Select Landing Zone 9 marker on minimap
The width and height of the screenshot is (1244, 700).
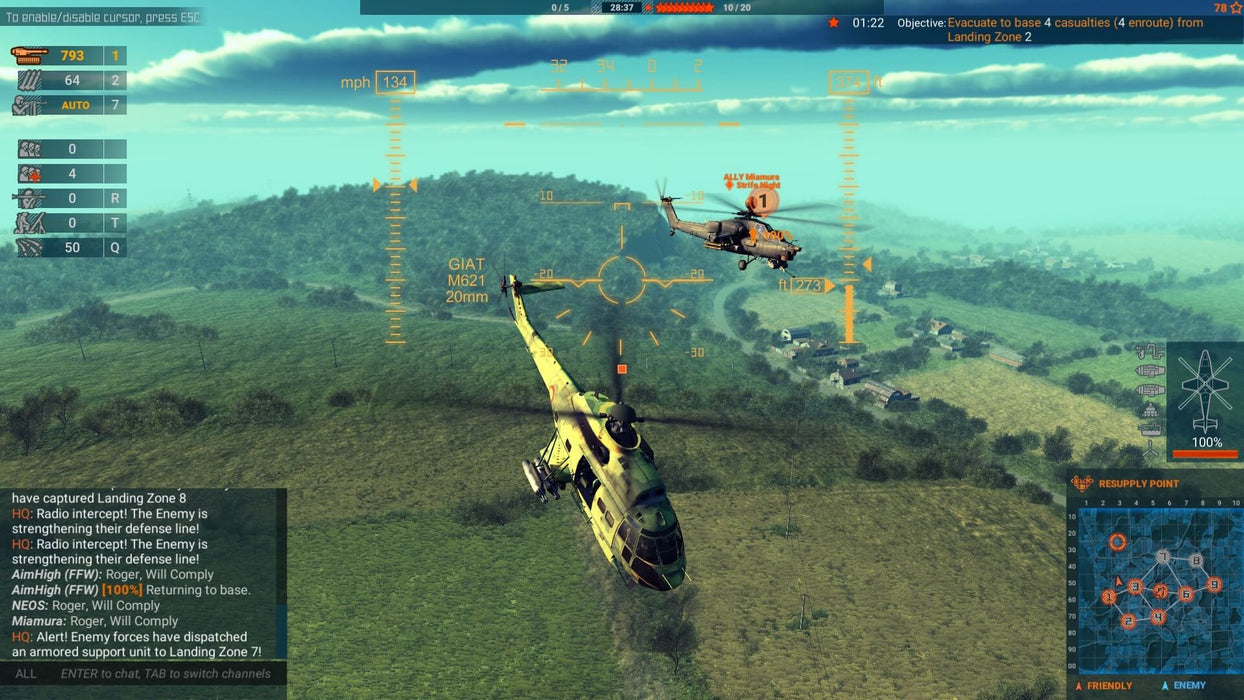[1214, 584]
